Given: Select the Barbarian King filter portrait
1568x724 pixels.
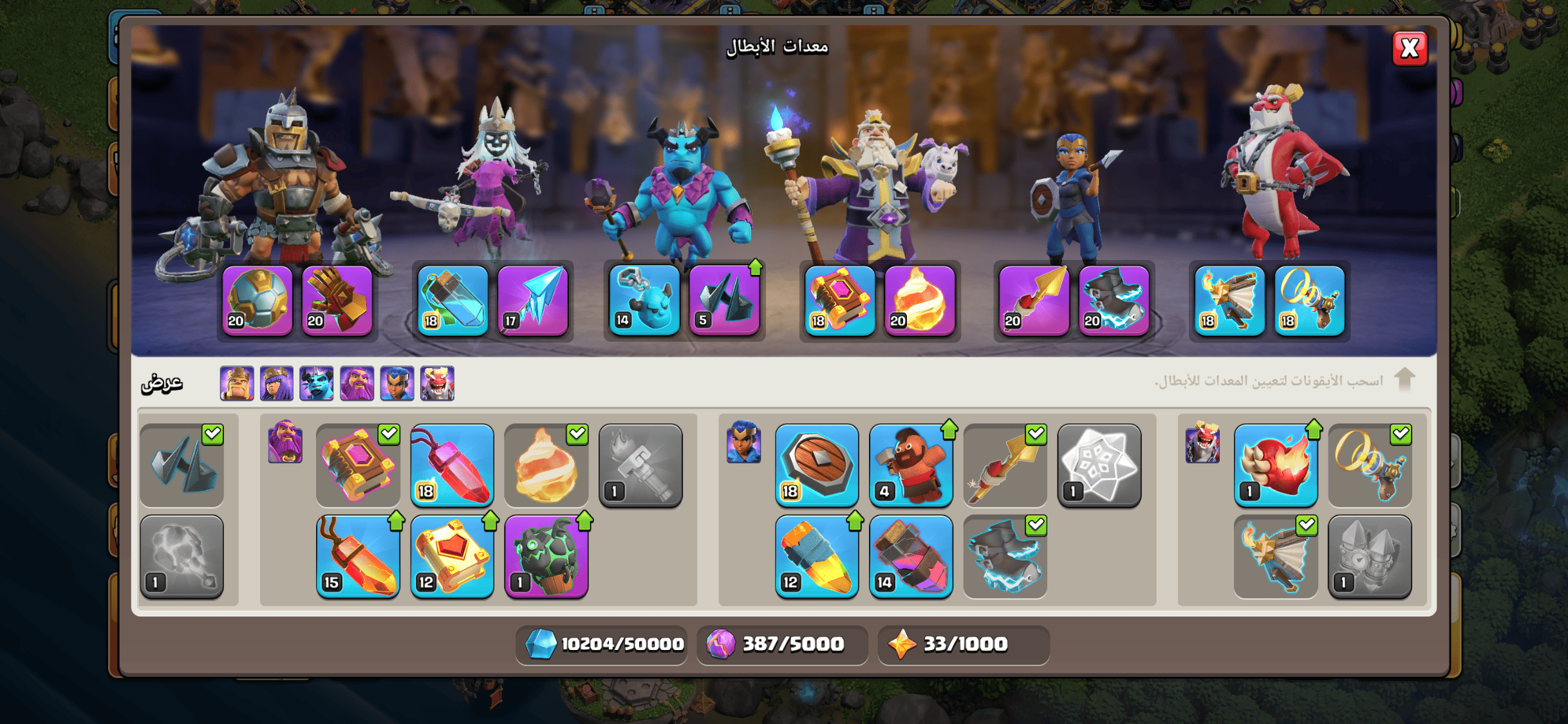Looking at the screenshot, I should click(237, 384).
